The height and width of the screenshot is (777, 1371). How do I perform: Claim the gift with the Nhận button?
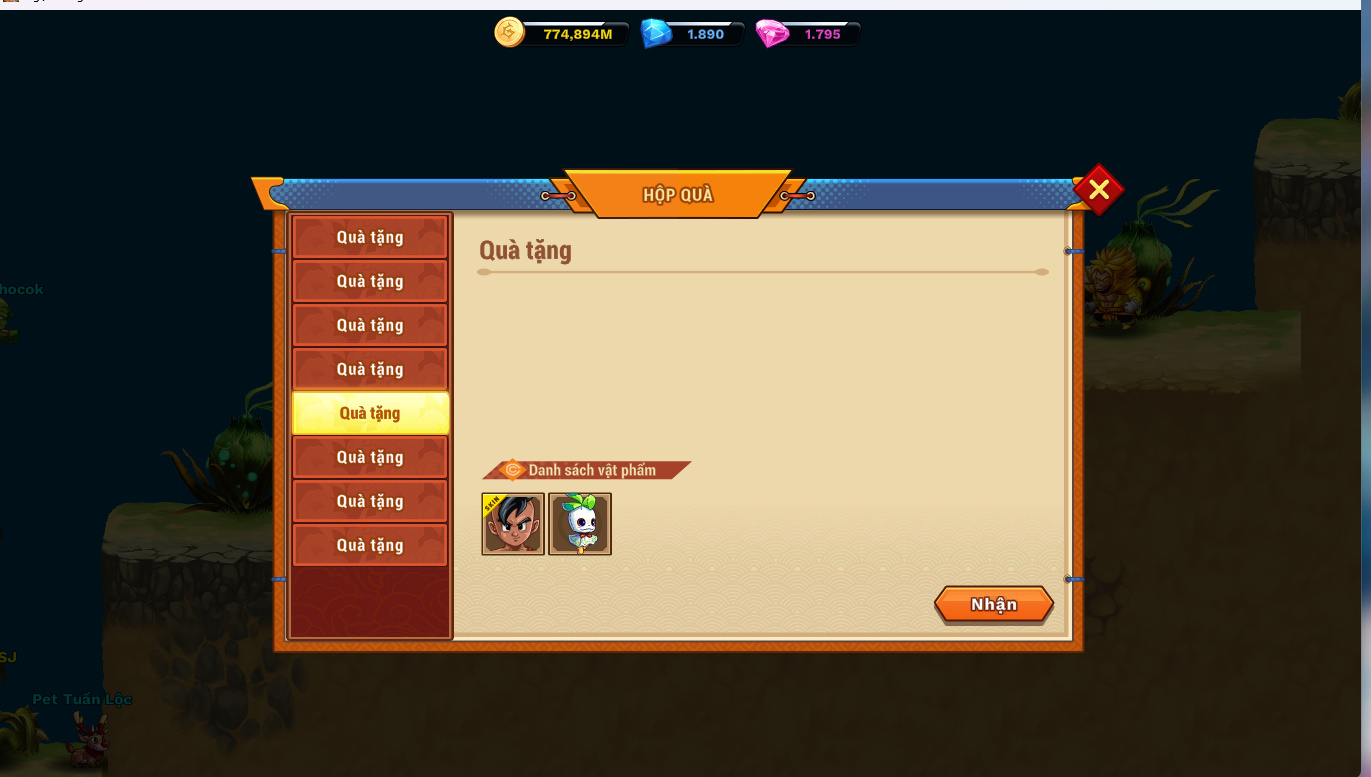point(993,605)
